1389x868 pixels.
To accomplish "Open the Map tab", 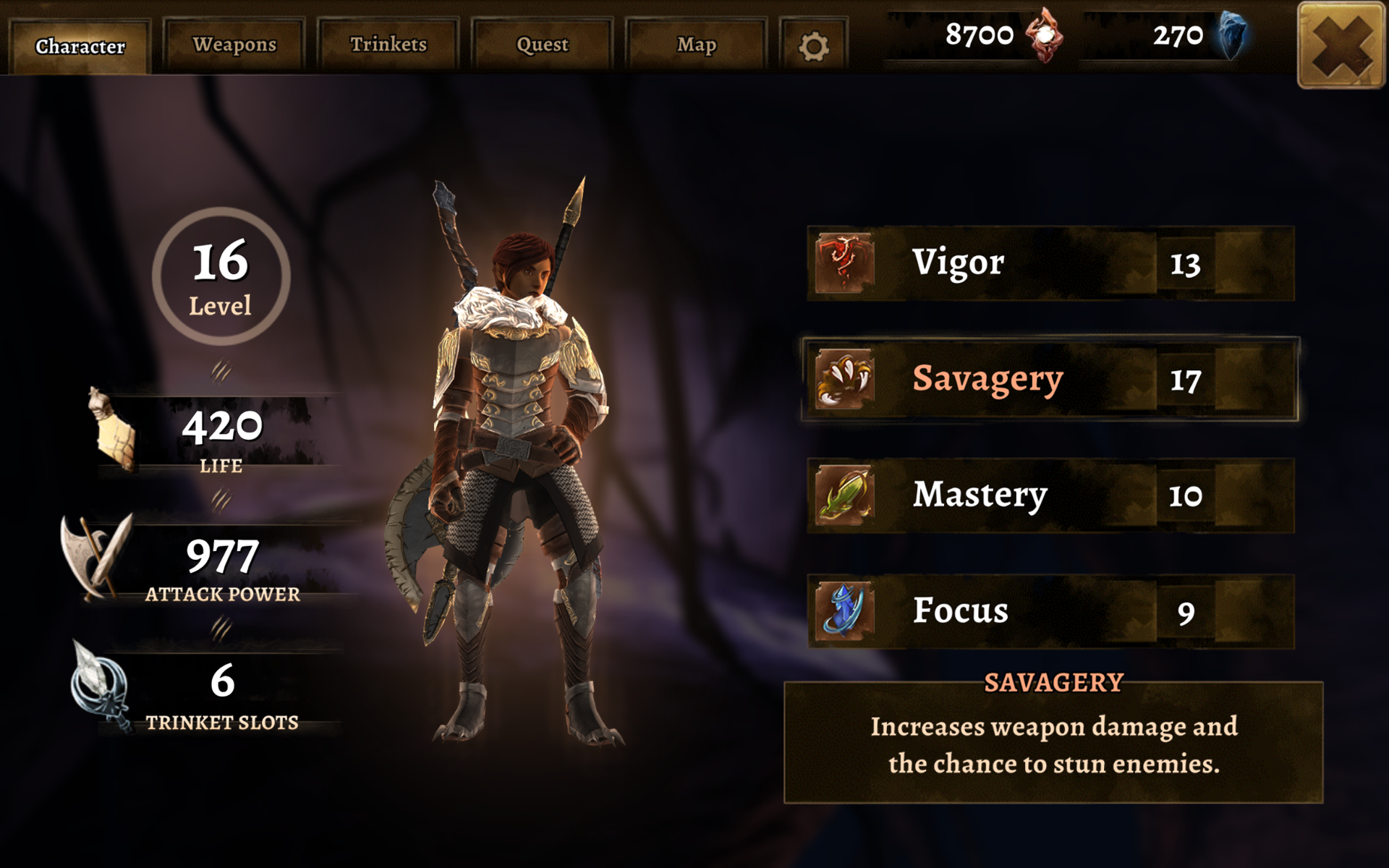I will click(x=697, y=44).
